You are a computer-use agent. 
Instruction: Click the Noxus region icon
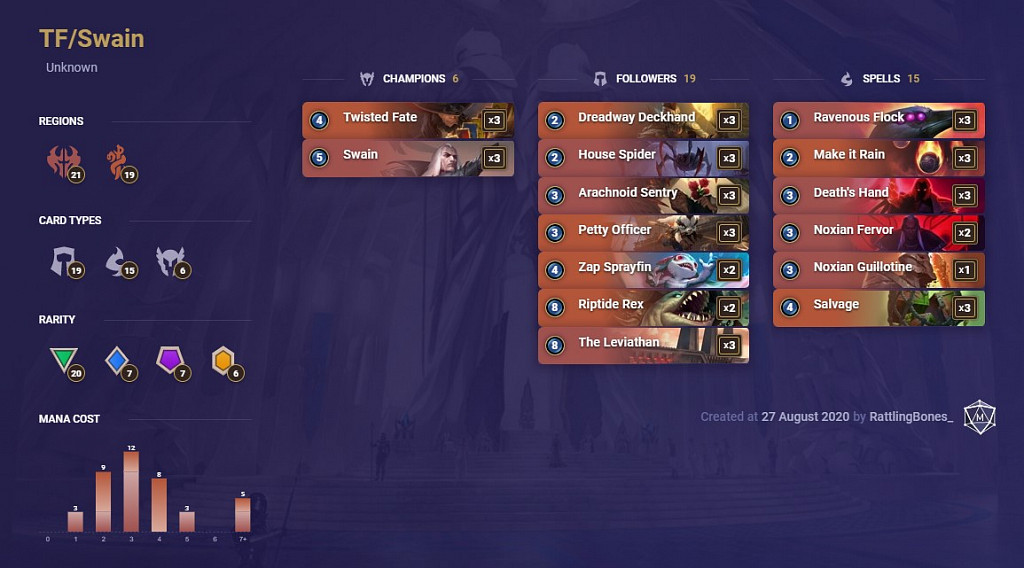63,161
